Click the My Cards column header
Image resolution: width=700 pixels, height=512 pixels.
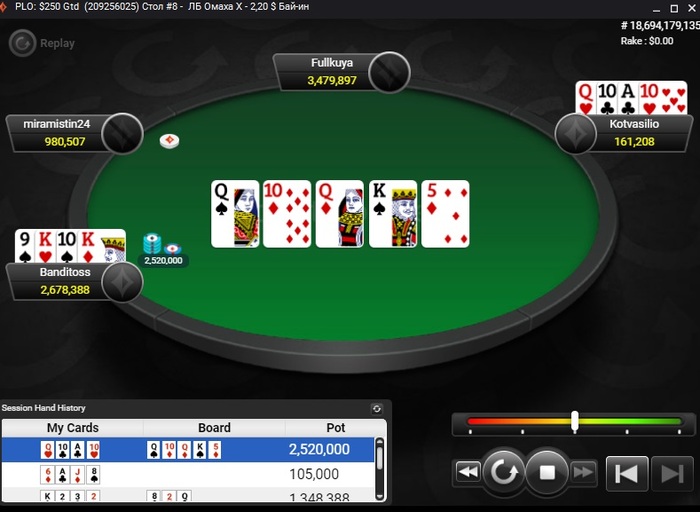[73, 428]
